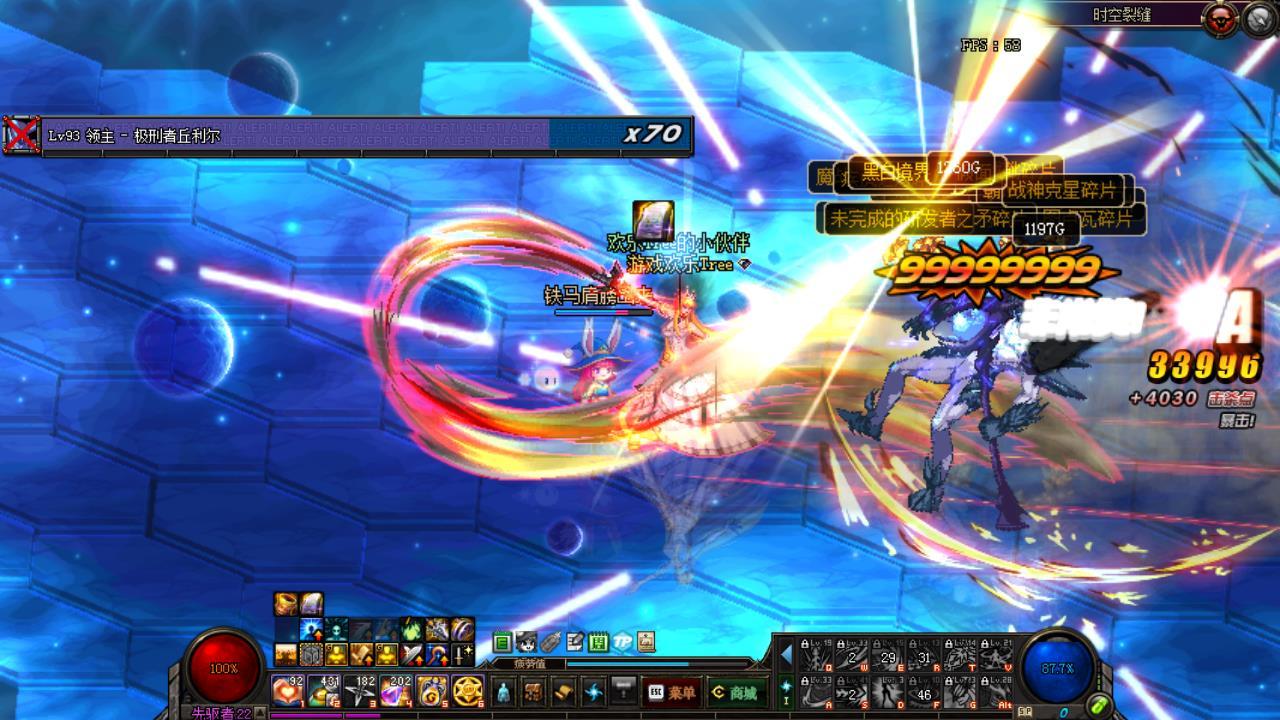Viewport: 1280px width, 720px height.
Task: Use the purple crystal item in slot 4
Action: pyautogui.click(x=395, y=690)
